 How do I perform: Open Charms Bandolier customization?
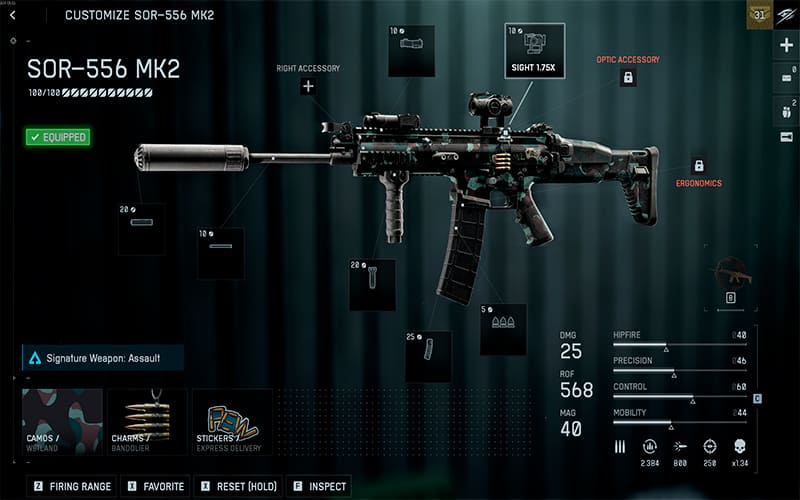pos(146,421)
